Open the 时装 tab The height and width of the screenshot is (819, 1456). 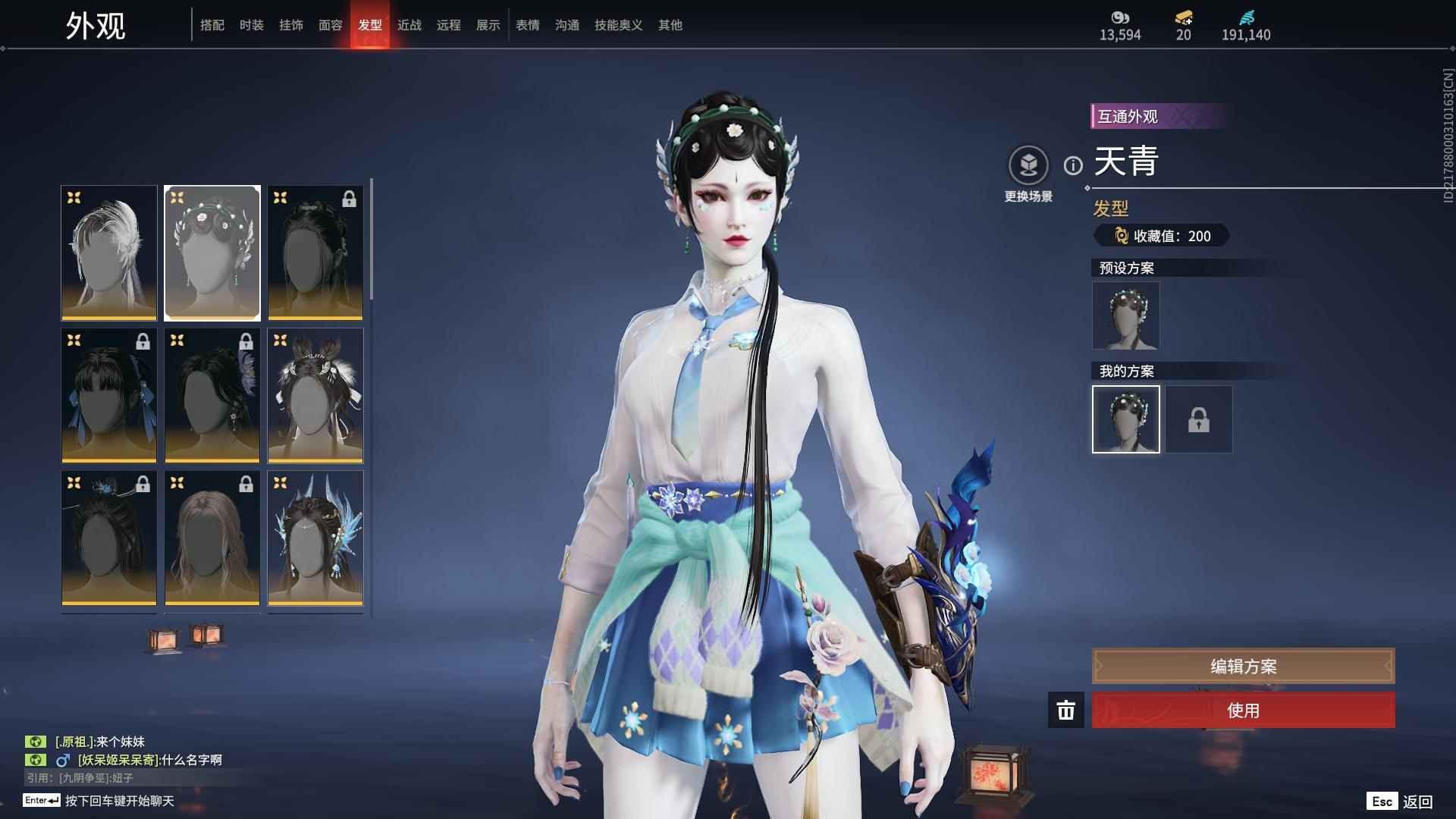click(x=252, y=25)
